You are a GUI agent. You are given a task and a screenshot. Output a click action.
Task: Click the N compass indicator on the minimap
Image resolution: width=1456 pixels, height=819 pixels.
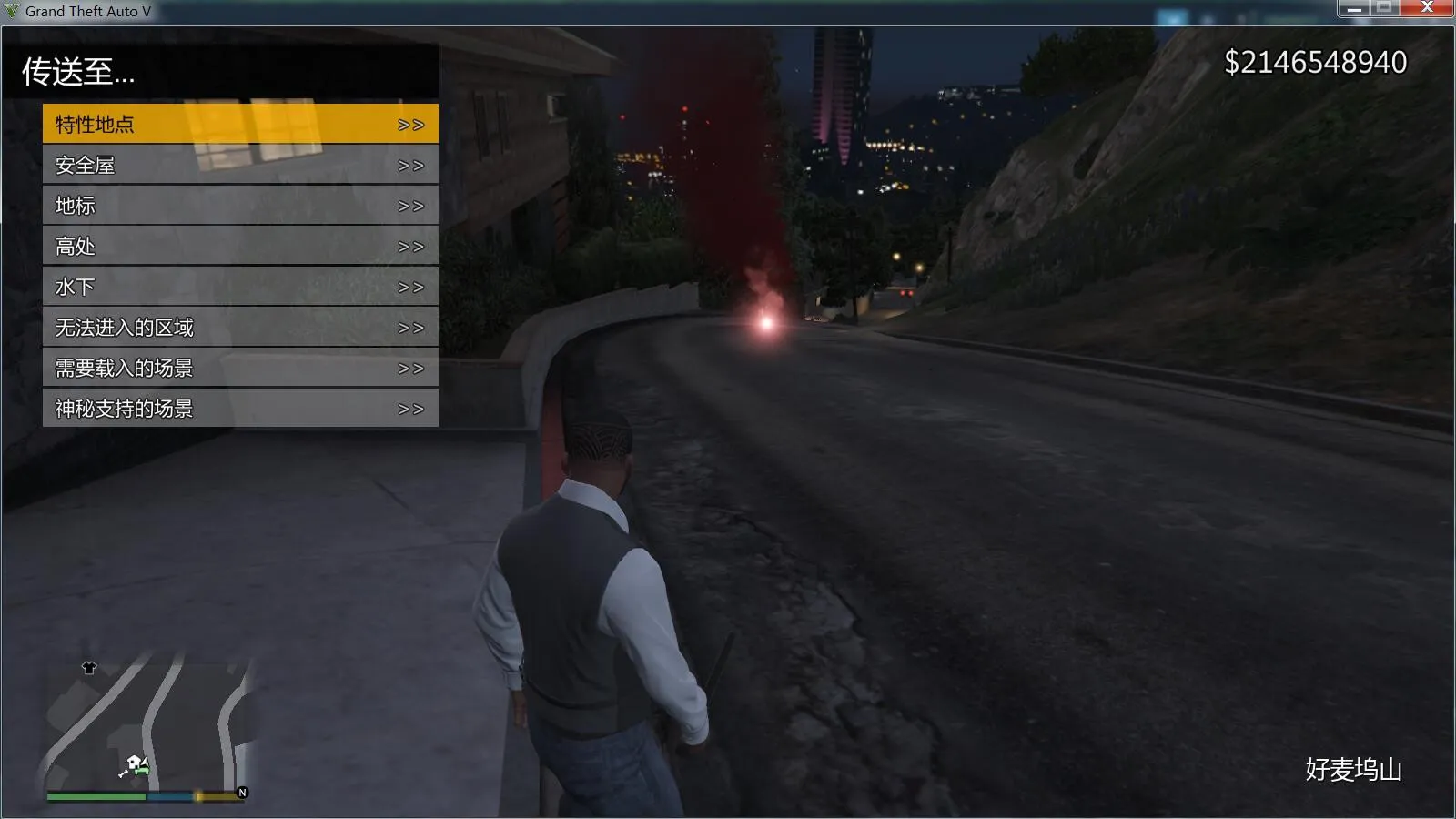pos(241,792)
